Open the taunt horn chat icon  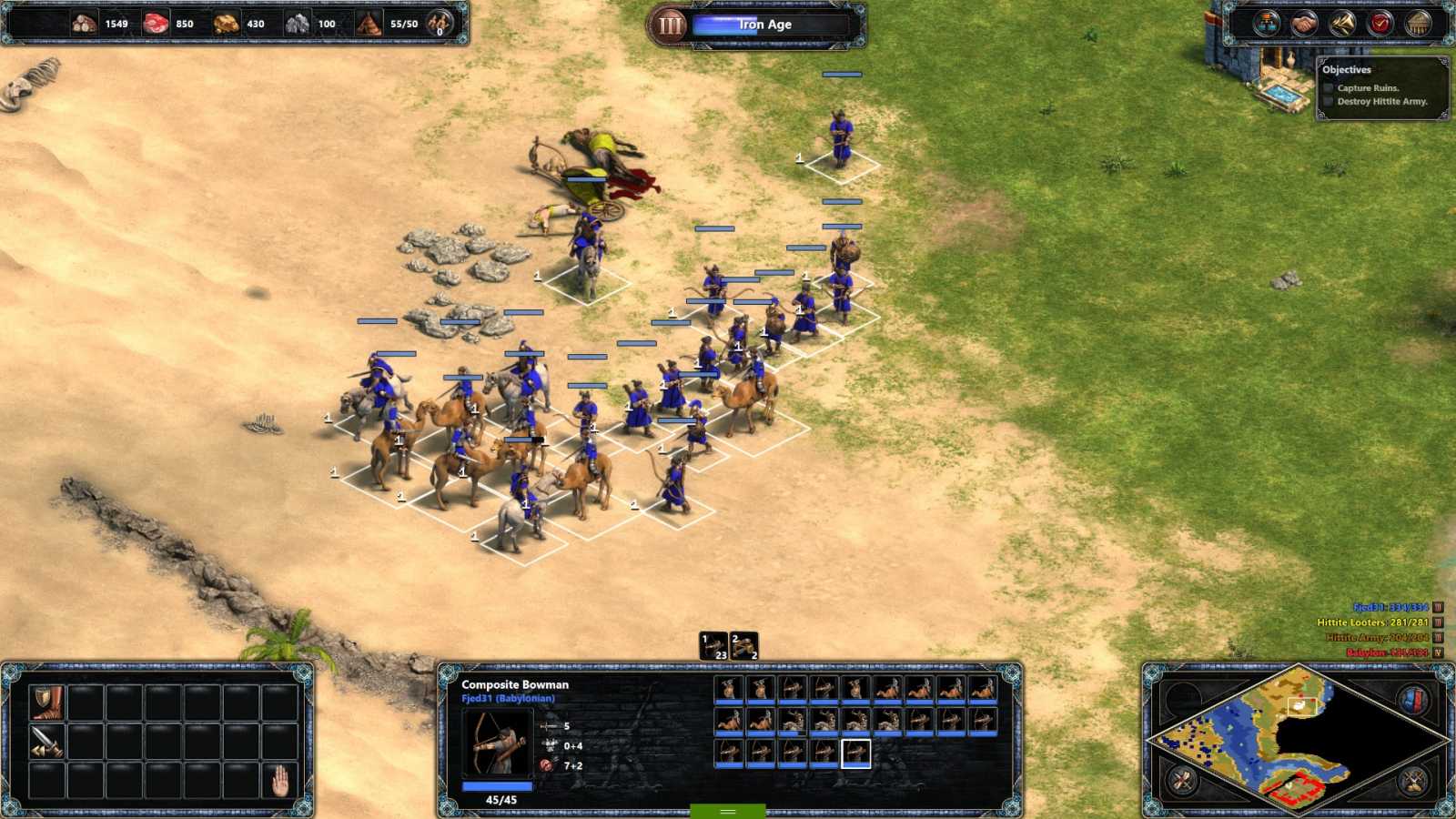1341,22
